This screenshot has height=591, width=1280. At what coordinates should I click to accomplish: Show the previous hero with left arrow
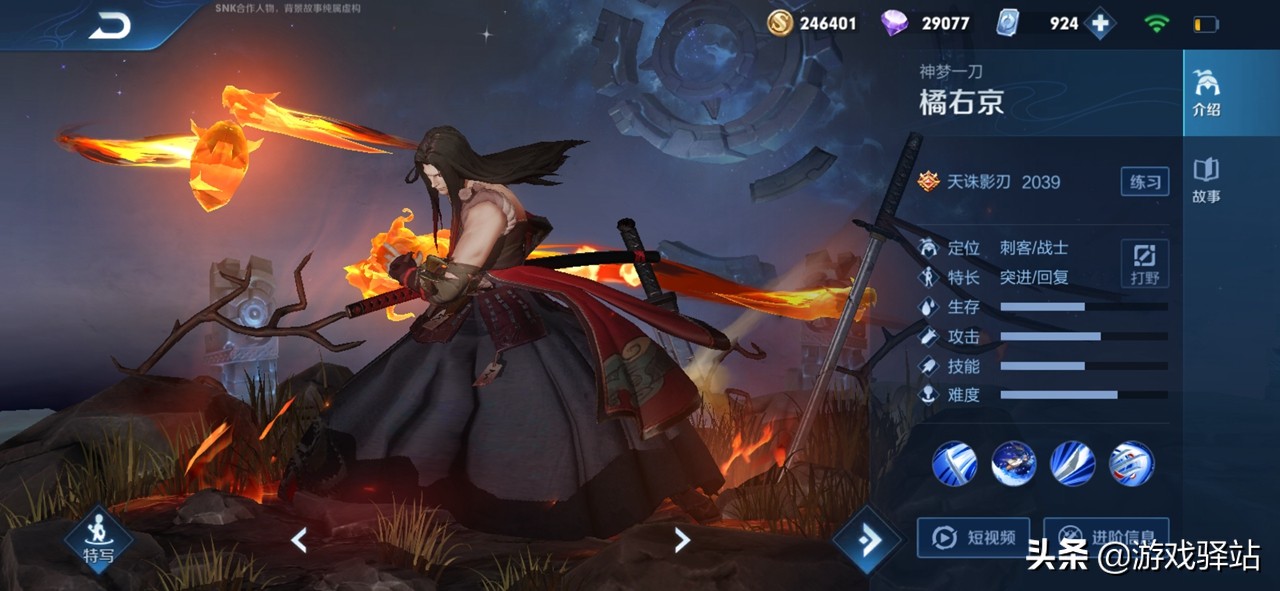298,541
